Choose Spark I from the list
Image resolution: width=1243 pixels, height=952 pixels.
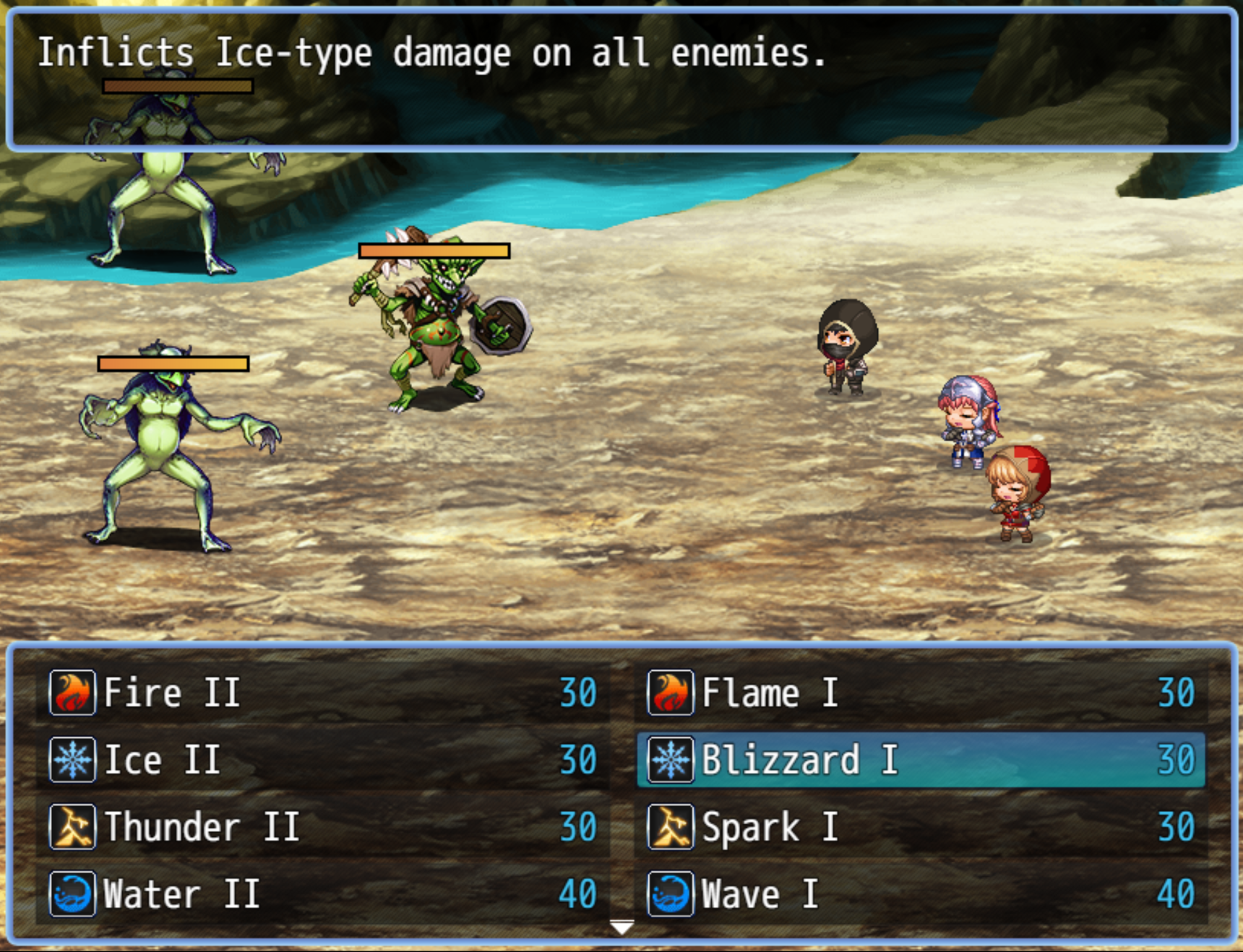pyautogui.click(x=920, y=827)
